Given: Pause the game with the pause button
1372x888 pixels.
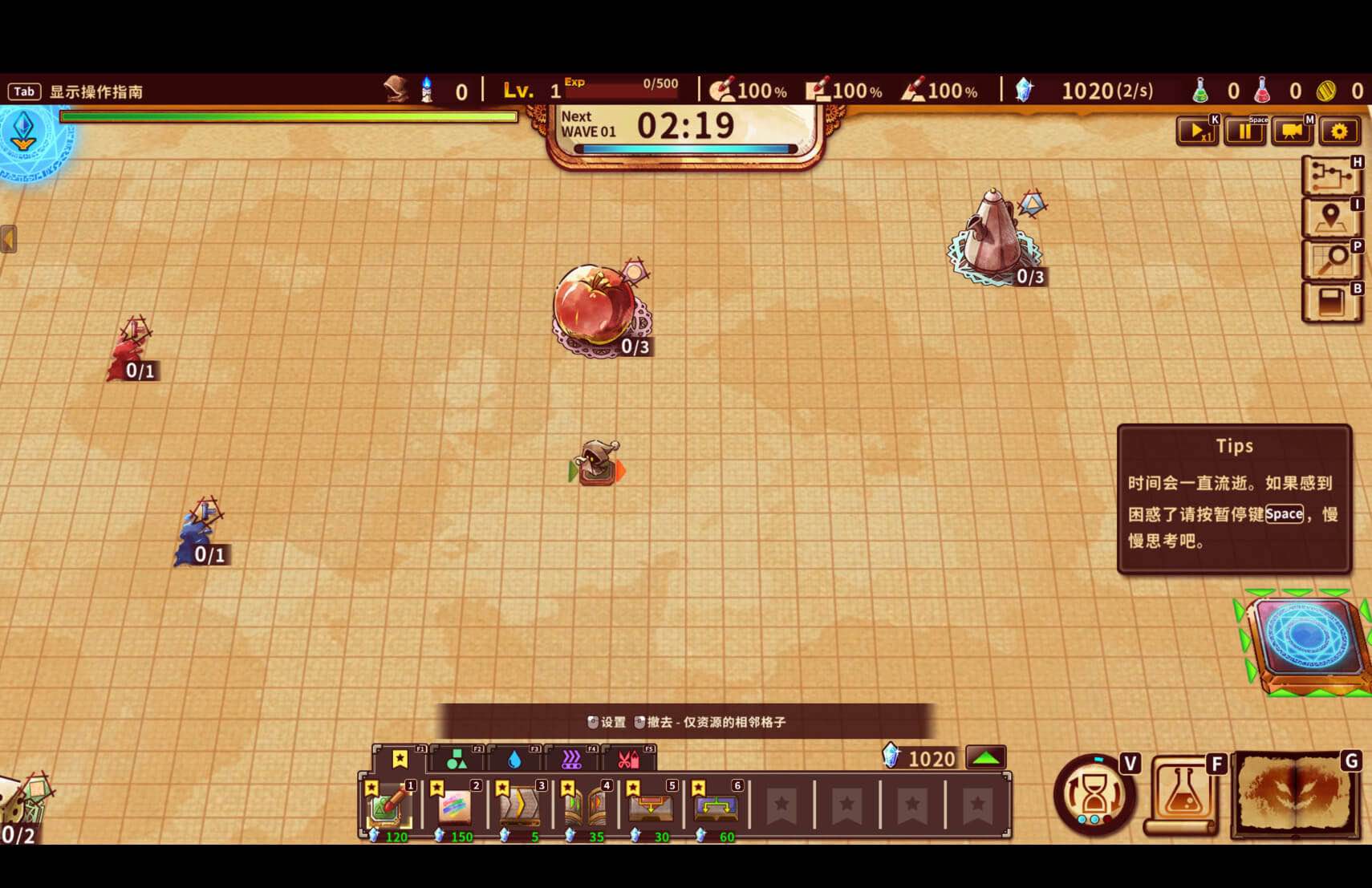Looking at the screenshot, I should (1244, 131).
